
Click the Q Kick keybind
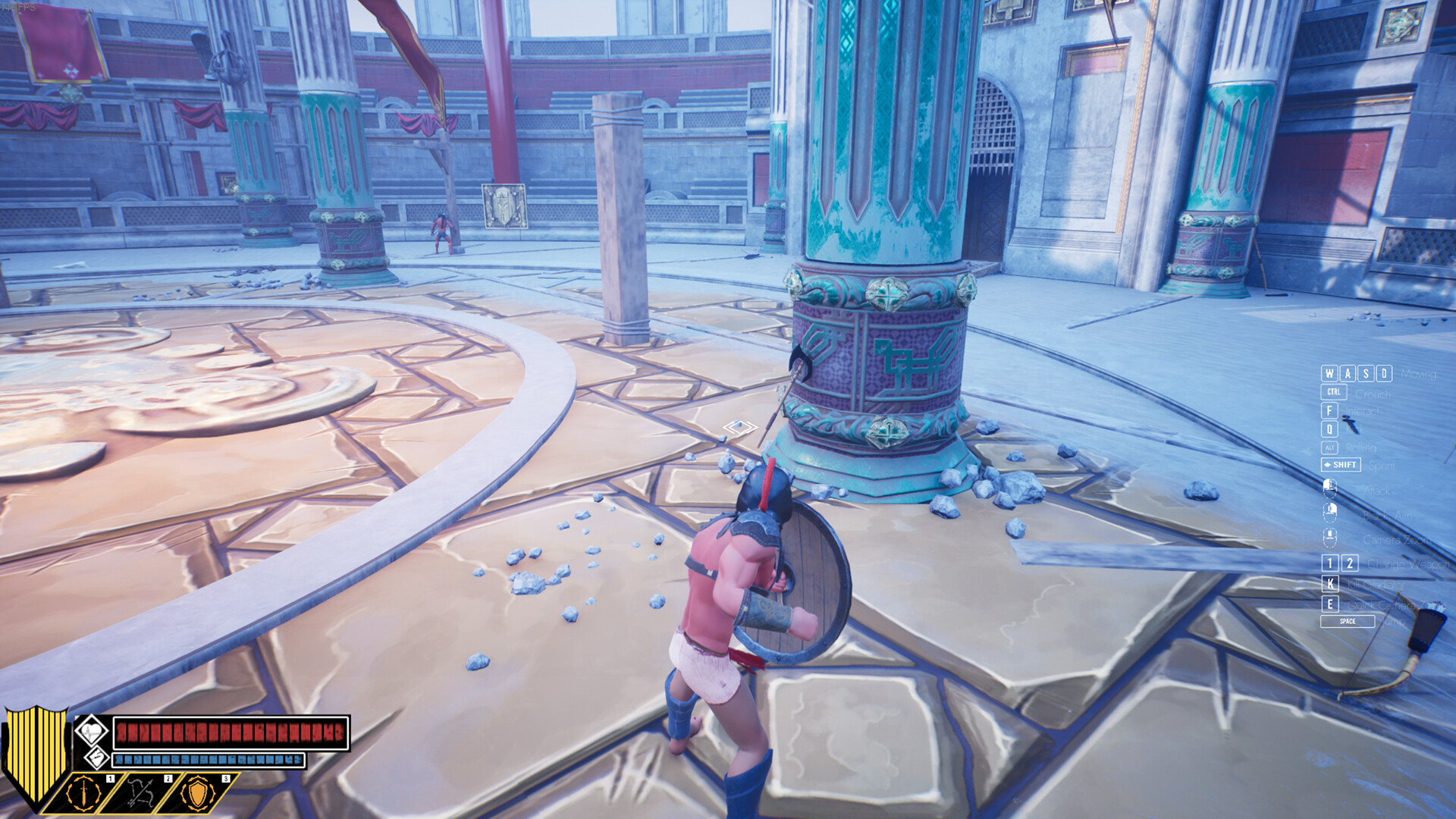[x=1329, y=428]
